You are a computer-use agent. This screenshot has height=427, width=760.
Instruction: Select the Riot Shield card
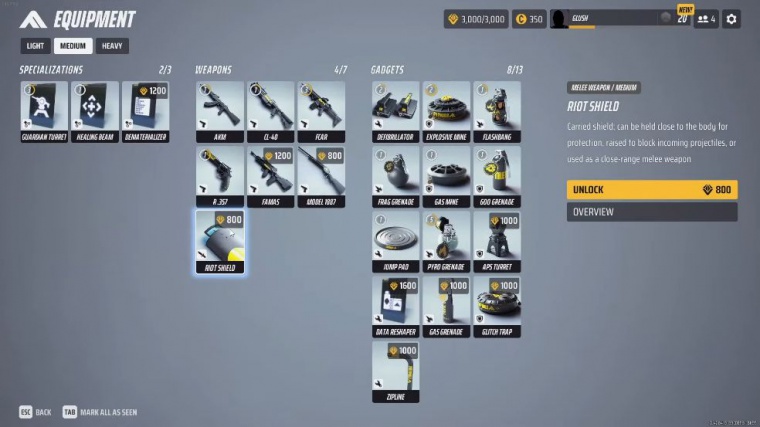tap(219, 241)
